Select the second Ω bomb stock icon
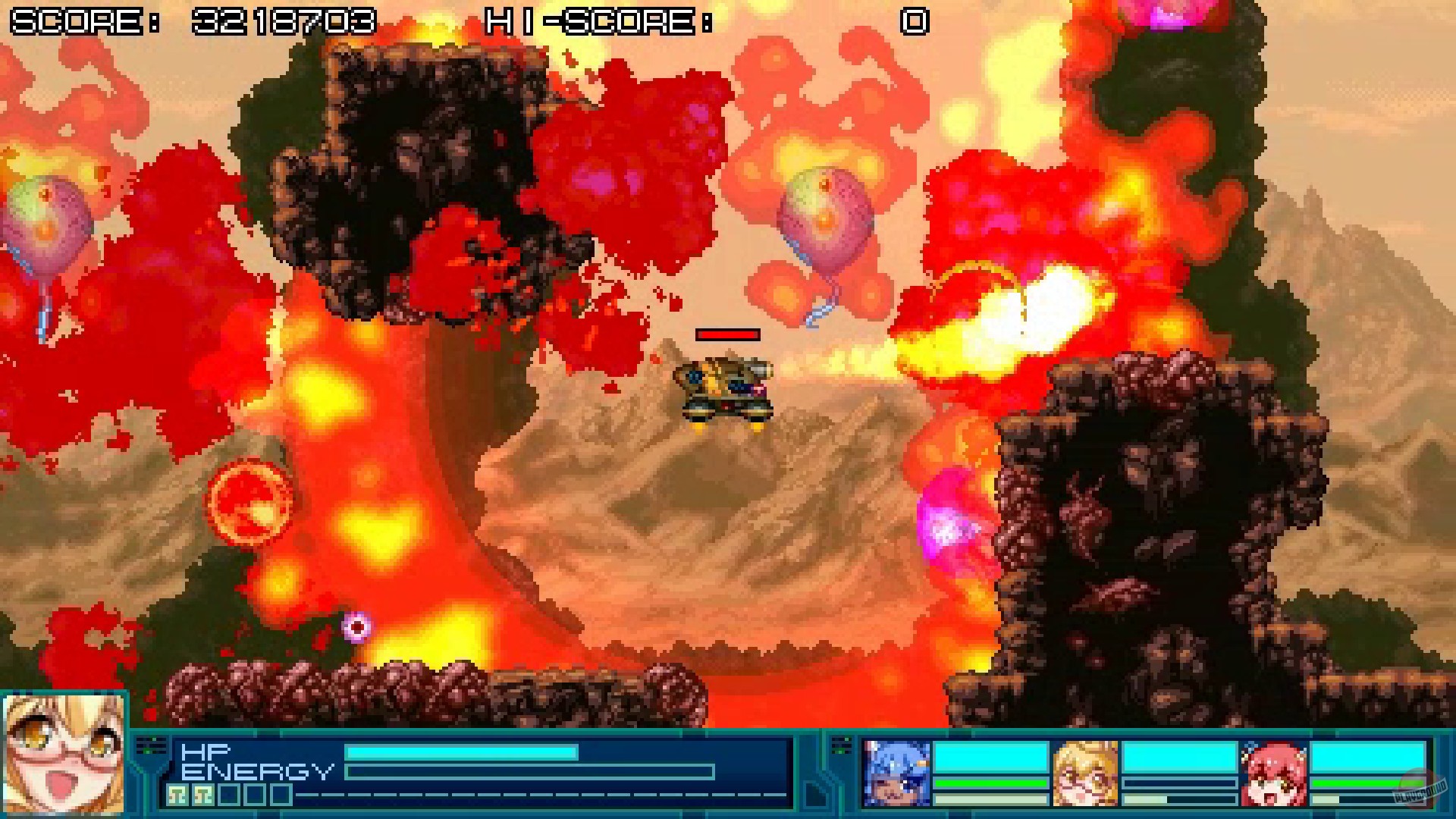This screenshot has height=819, width=1456. click(204, 795)
